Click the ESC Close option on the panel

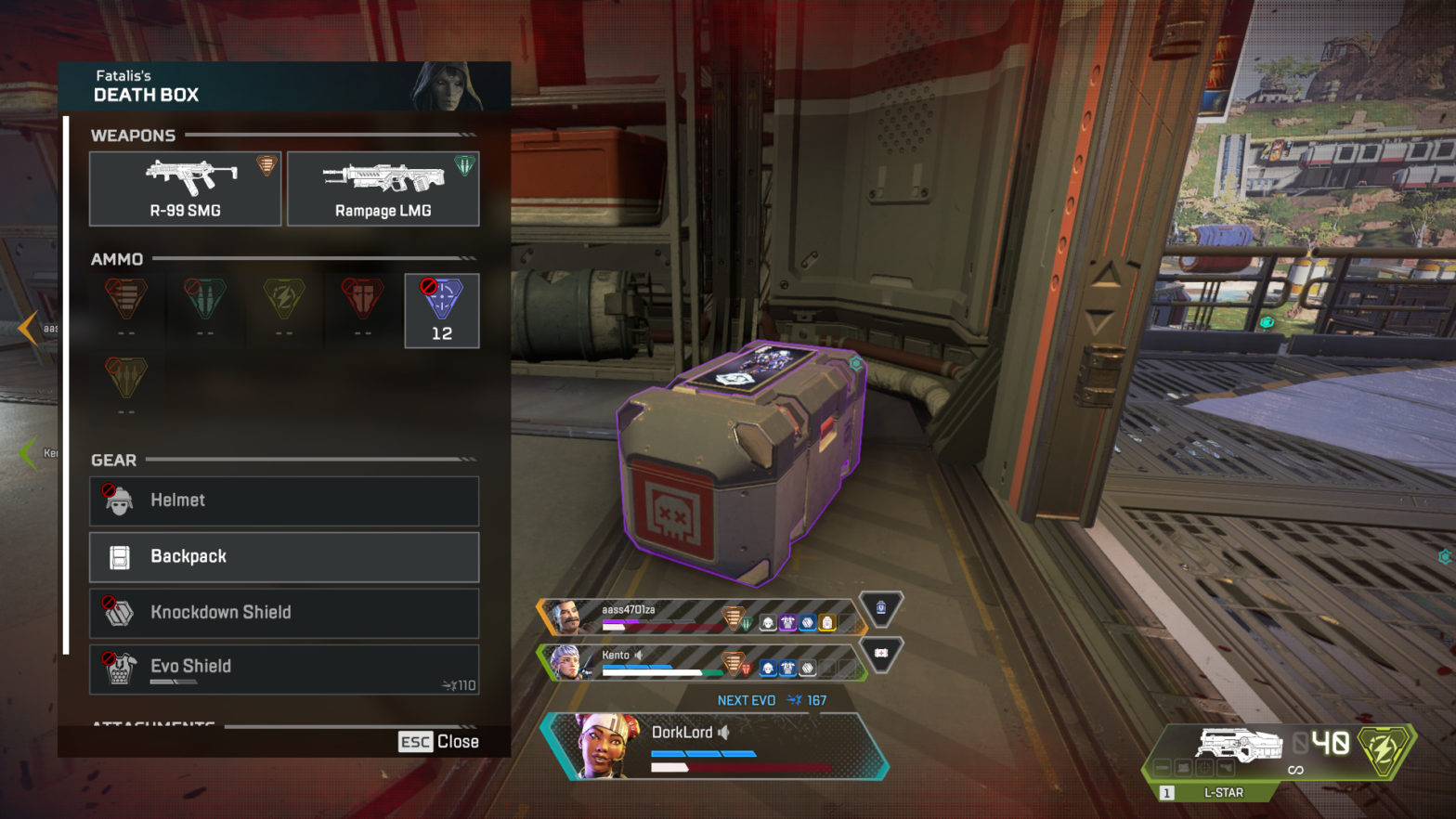point(437,741)
